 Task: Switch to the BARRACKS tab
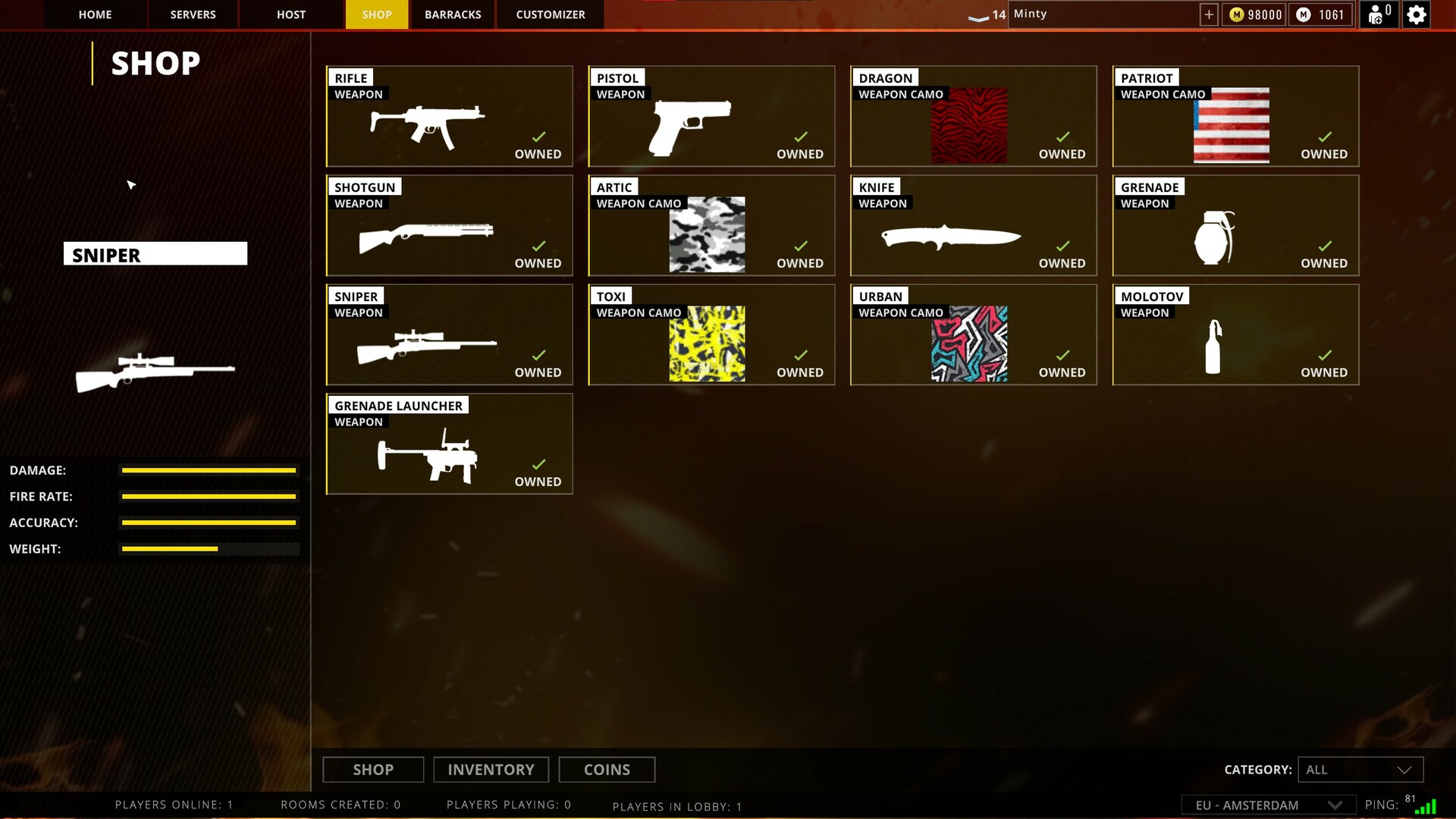(x=453, y=14)
